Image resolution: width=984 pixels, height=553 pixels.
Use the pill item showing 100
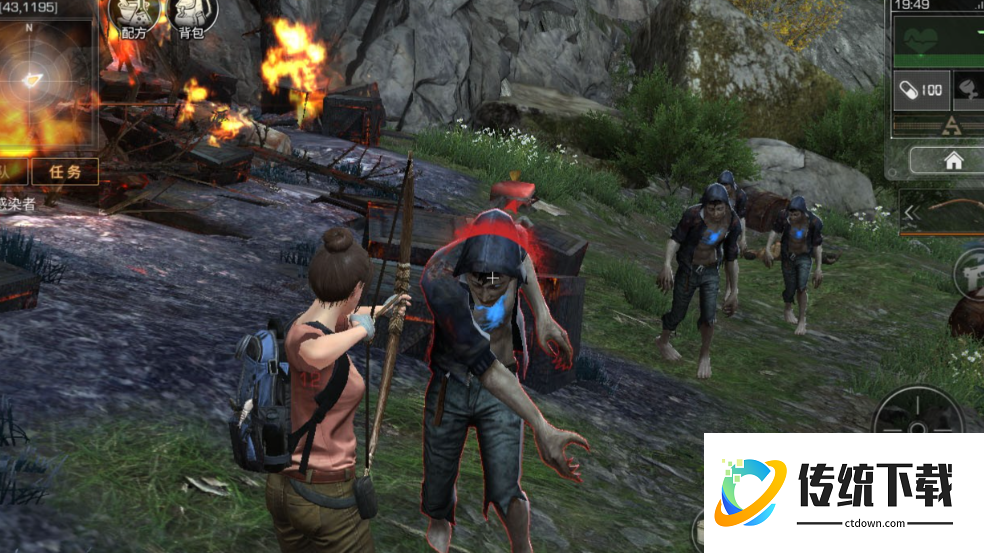coord(920,90)
